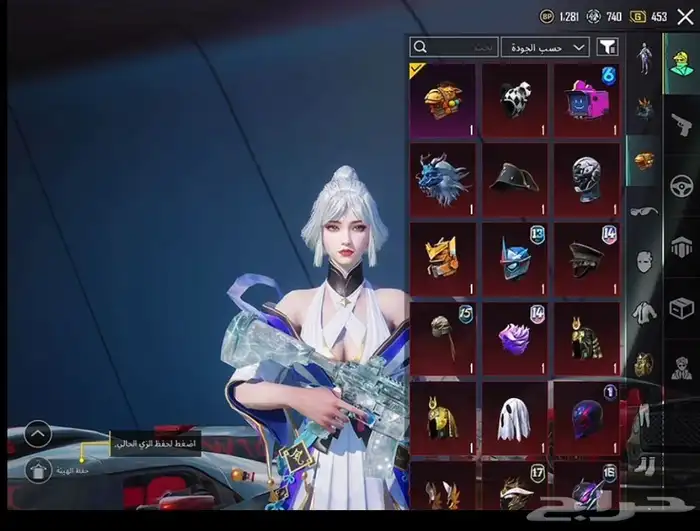Switch to the pistol weapons category
This screenshot has width=700, height=531.
click(682, 122)
